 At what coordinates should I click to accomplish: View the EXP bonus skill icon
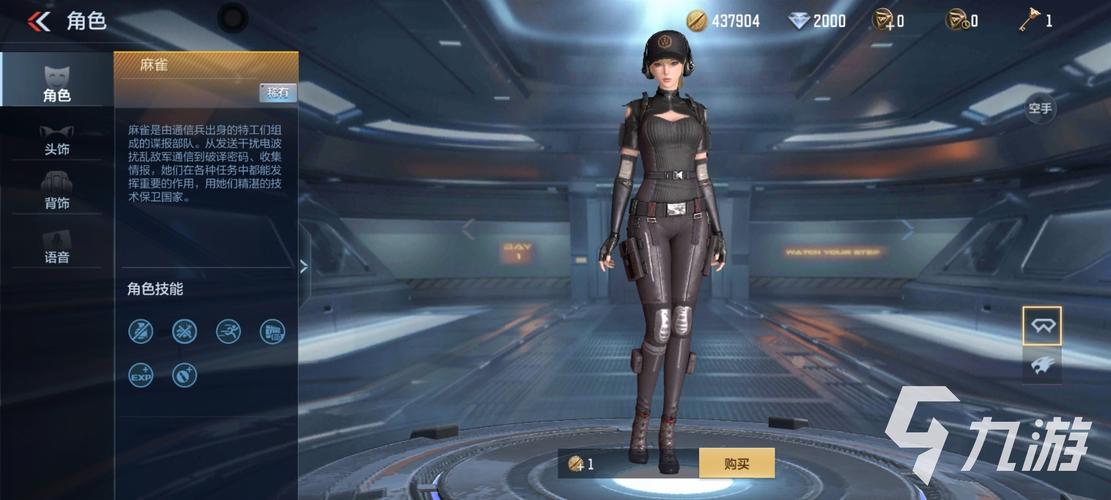(141, 375)
